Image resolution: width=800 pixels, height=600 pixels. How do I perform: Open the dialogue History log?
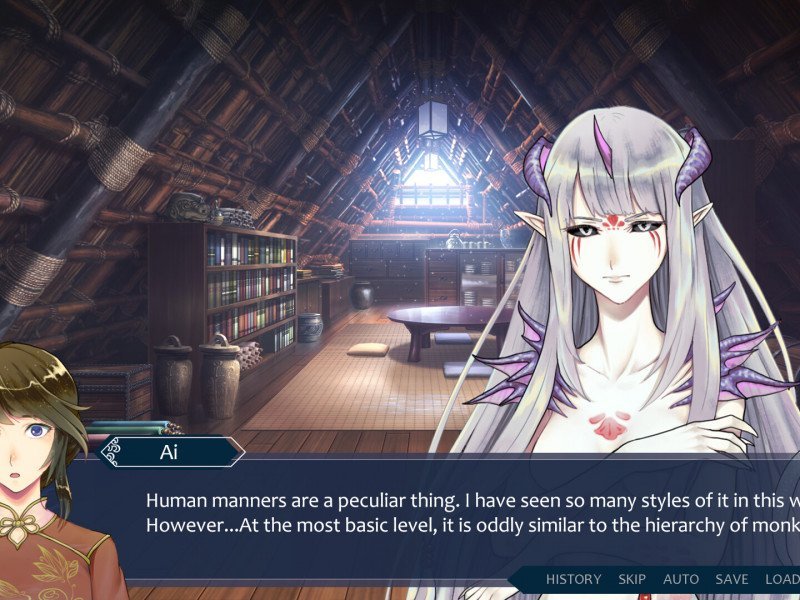[x=573, y=579]
